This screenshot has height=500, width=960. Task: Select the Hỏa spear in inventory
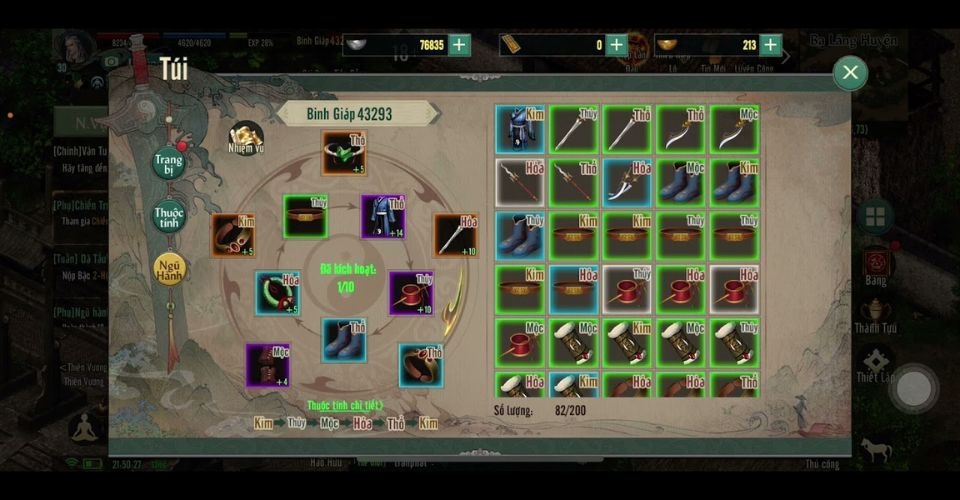(520, 182)
